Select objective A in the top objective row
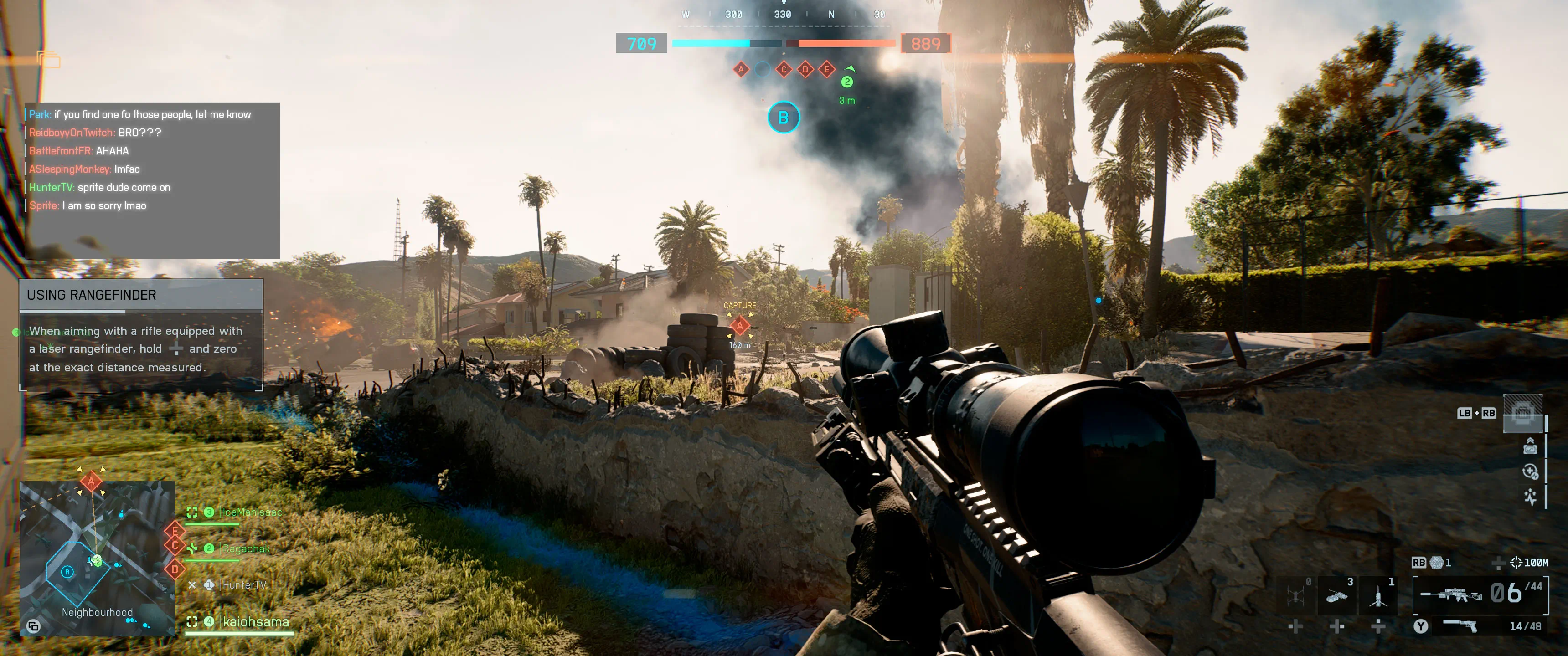 741,69
